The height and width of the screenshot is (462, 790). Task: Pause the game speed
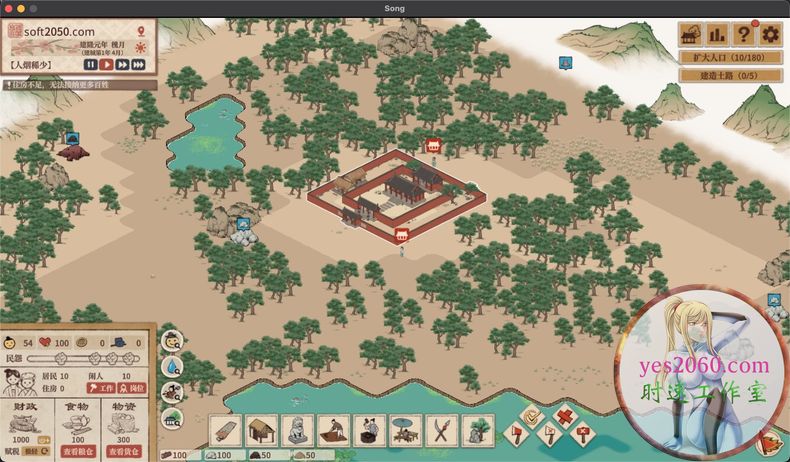click(x=90, y=64)
